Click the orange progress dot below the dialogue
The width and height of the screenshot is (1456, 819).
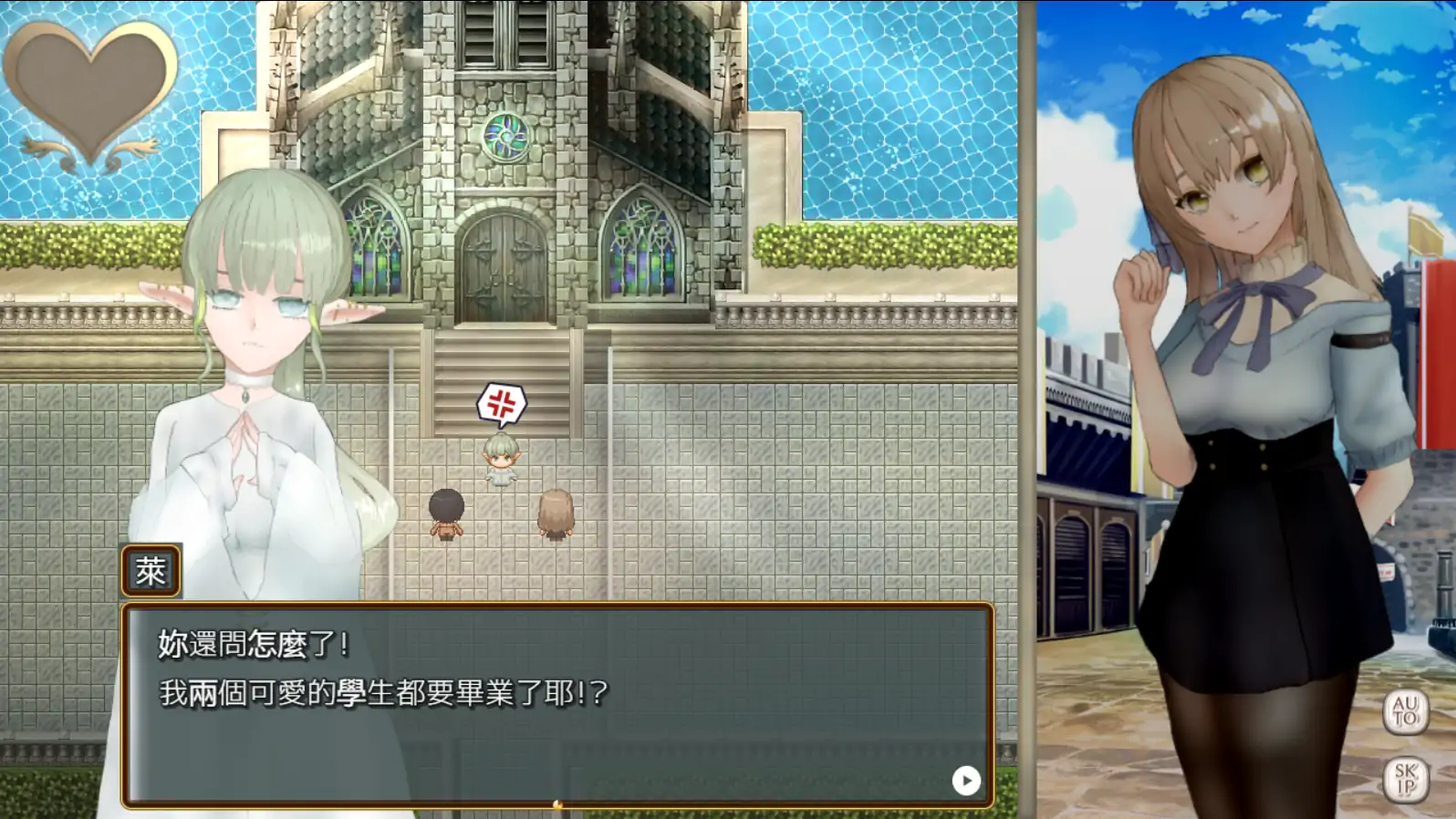(556, 806)
